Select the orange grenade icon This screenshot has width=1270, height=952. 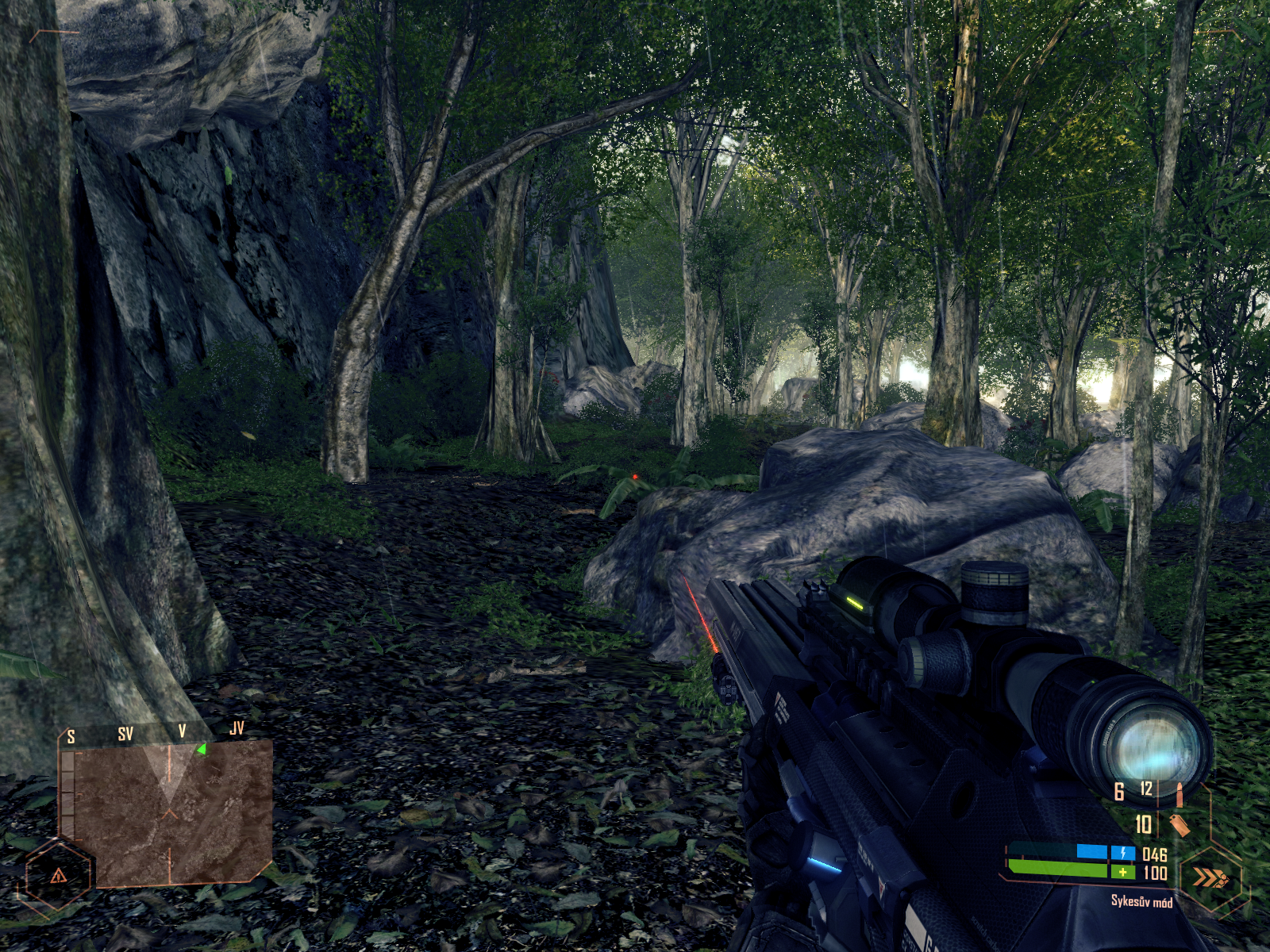[1179, 825]
